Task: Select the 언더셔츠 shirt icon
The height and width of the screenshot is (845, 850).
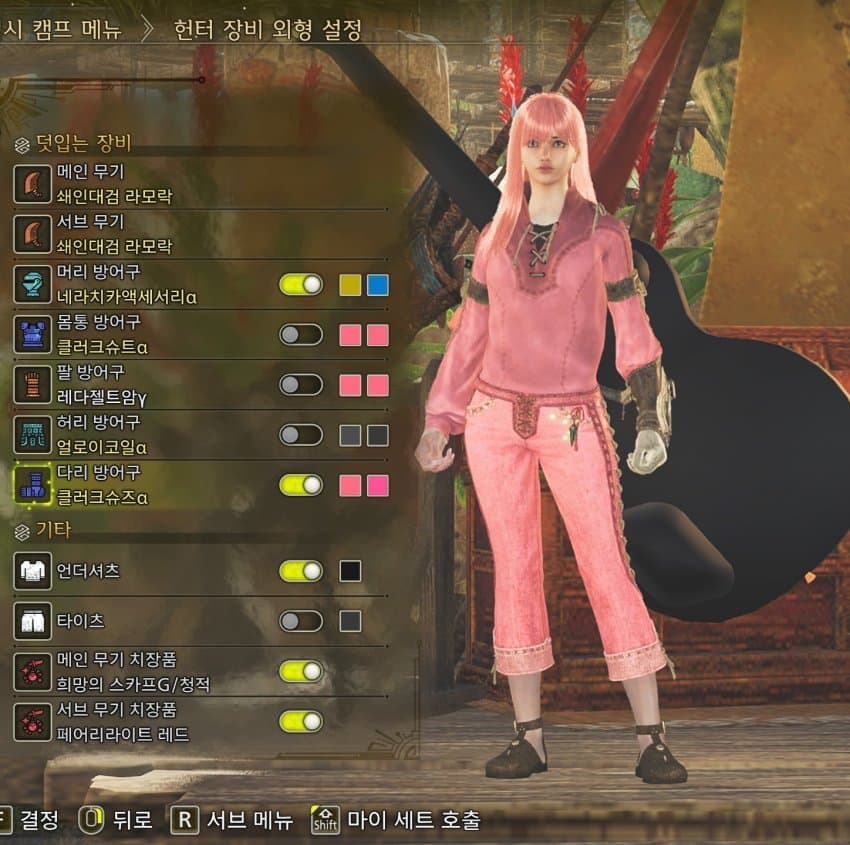Action: coord(32,571)
